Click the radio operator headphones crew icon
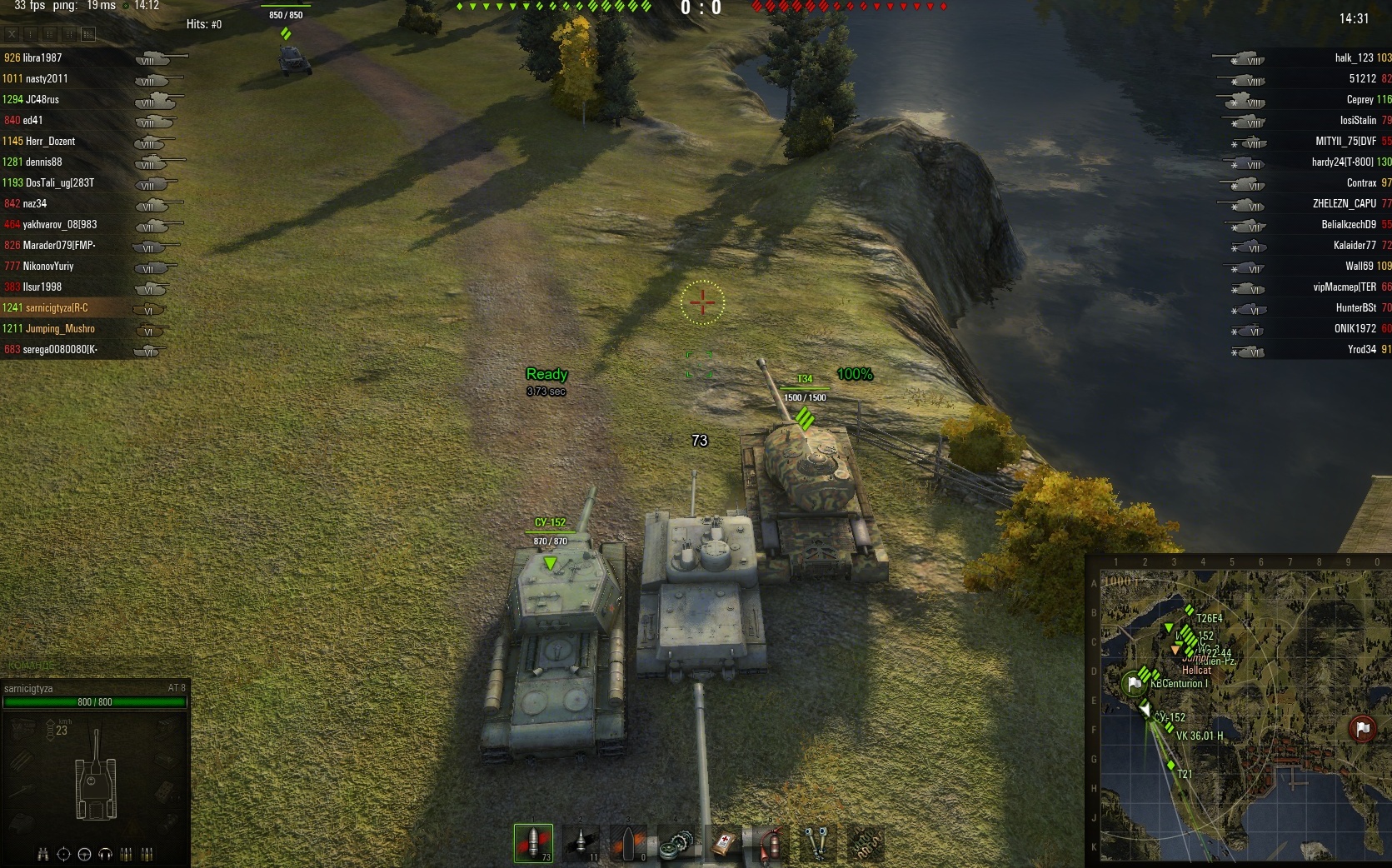Image resolution: width=1392 pixels, height=868 pixels. (105, 854)
